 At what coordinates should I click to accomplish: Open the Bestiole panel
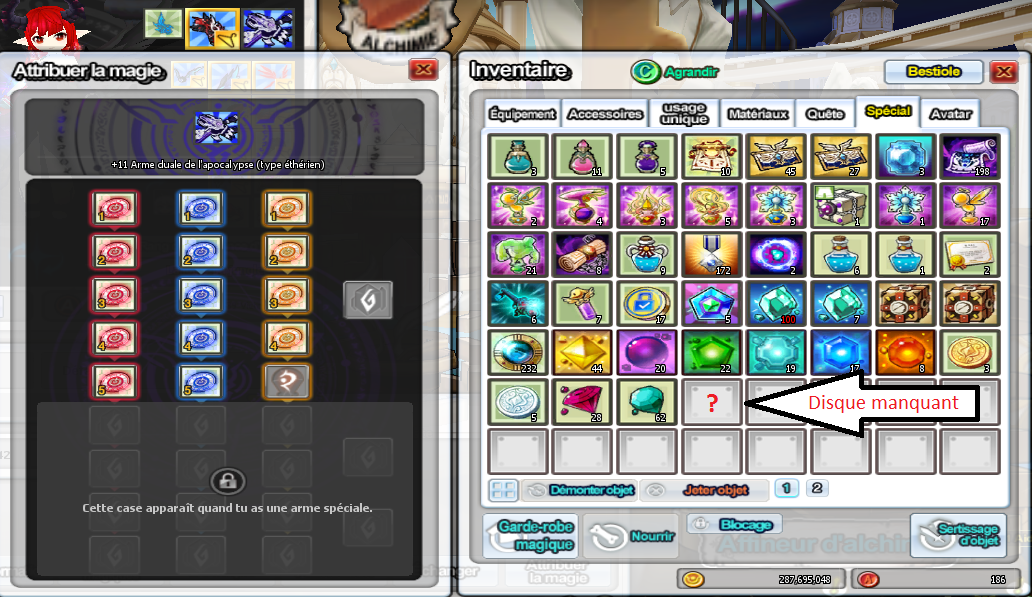(933, 72)
